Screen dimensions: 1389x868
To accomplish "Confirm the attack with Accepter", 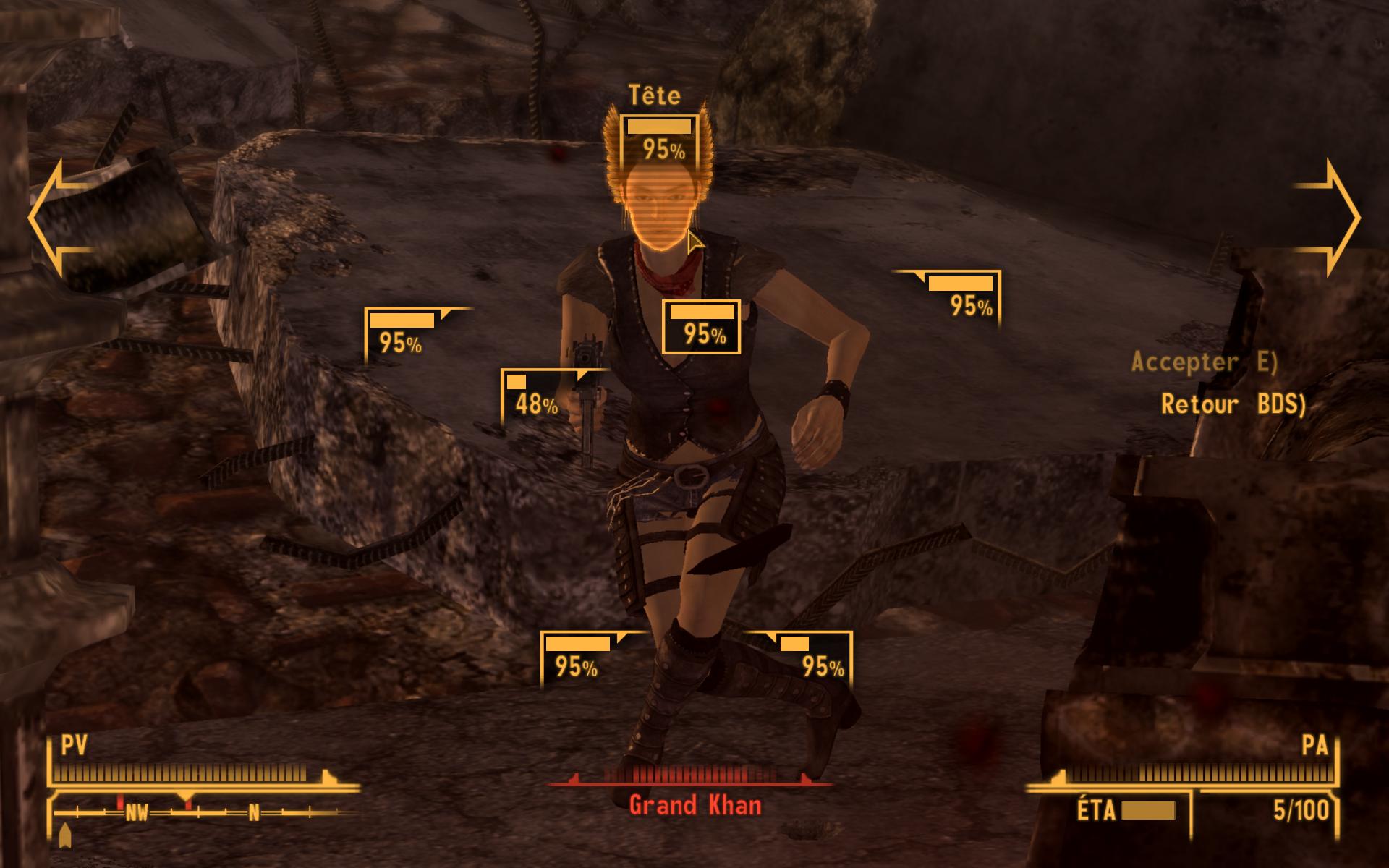I will point(1204,362).
